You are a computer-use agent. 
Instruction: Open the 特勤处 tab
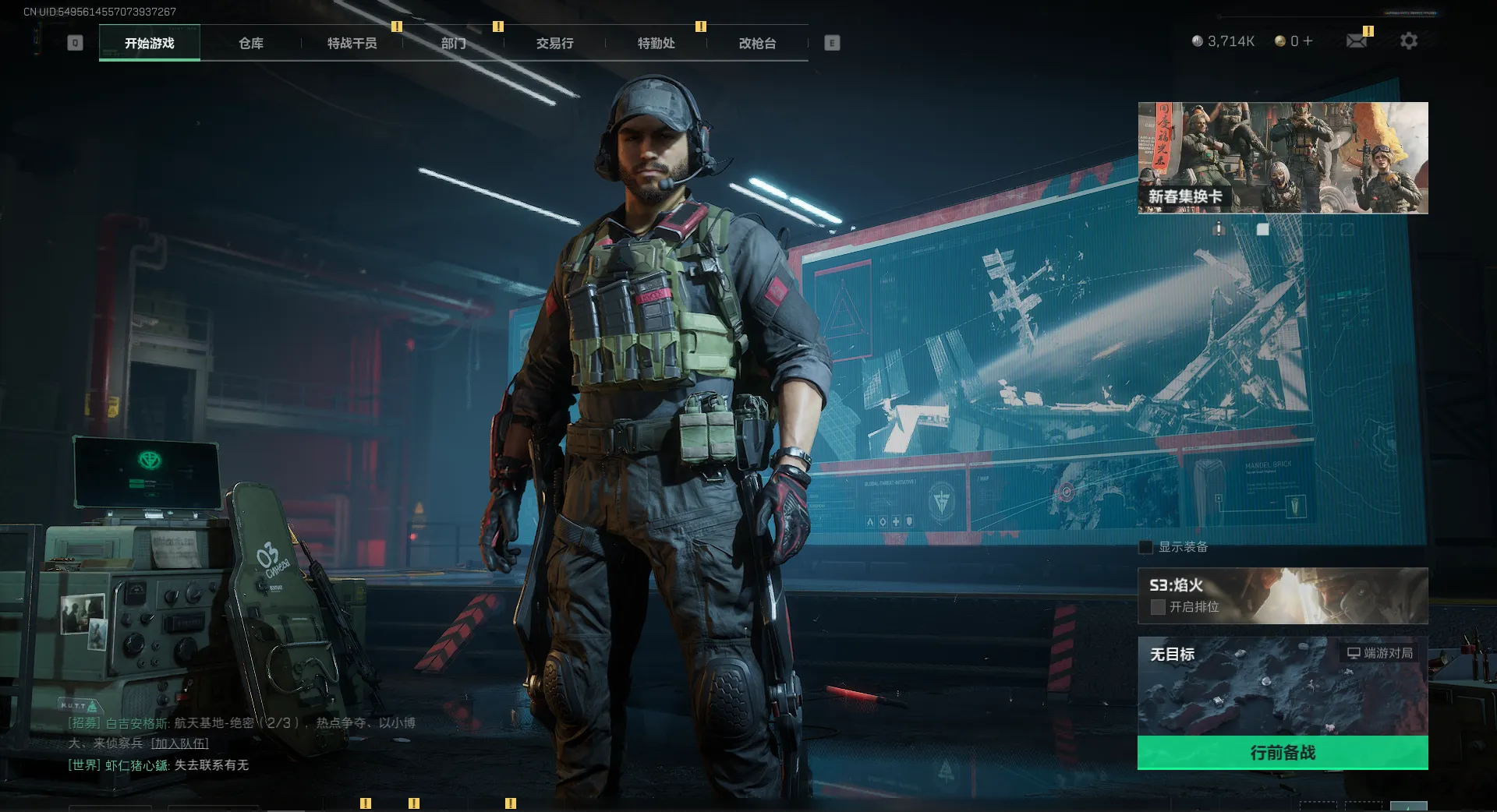[656, 43]
